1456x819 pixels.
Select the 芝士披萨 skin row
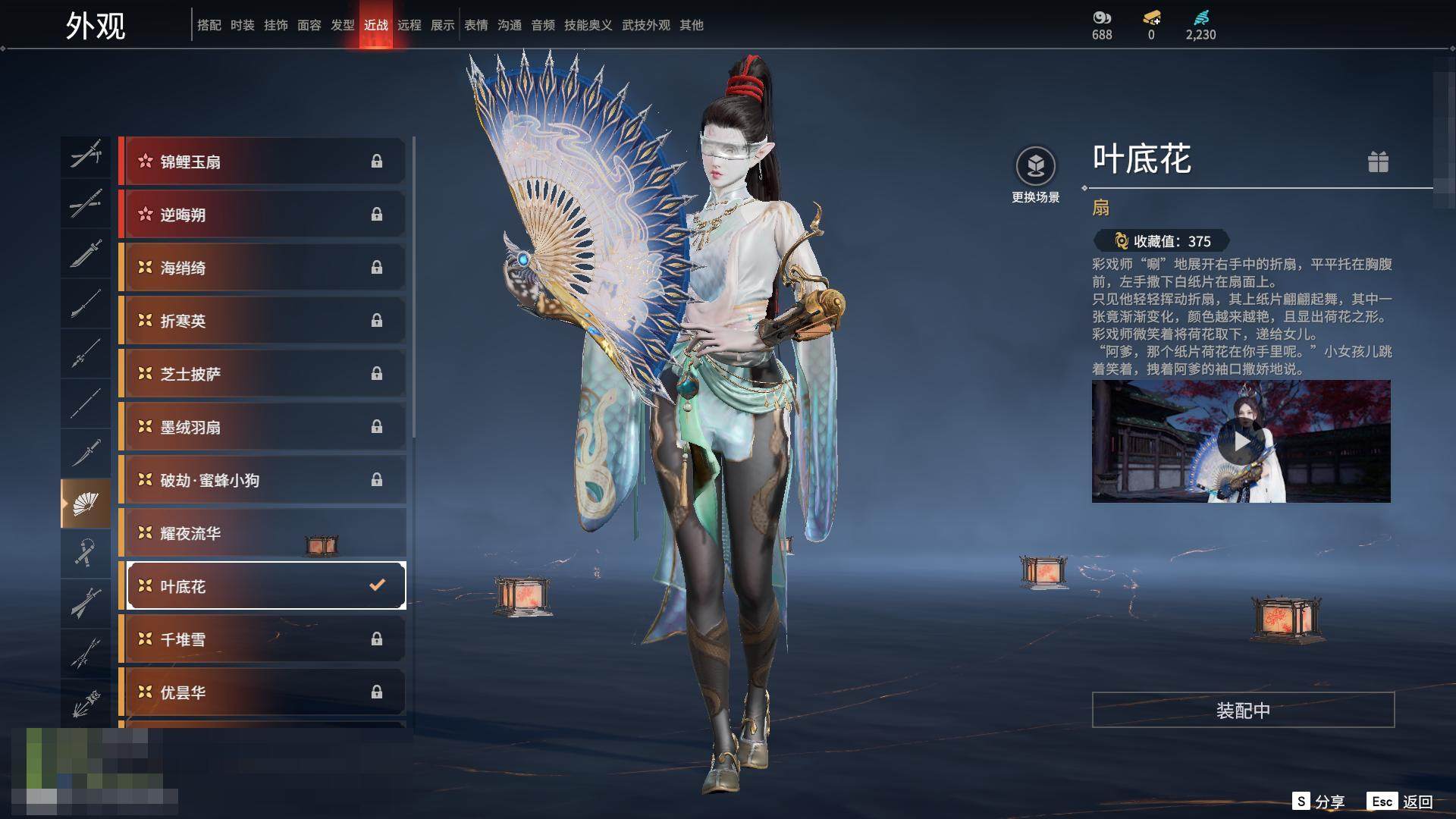pos(262,374)
